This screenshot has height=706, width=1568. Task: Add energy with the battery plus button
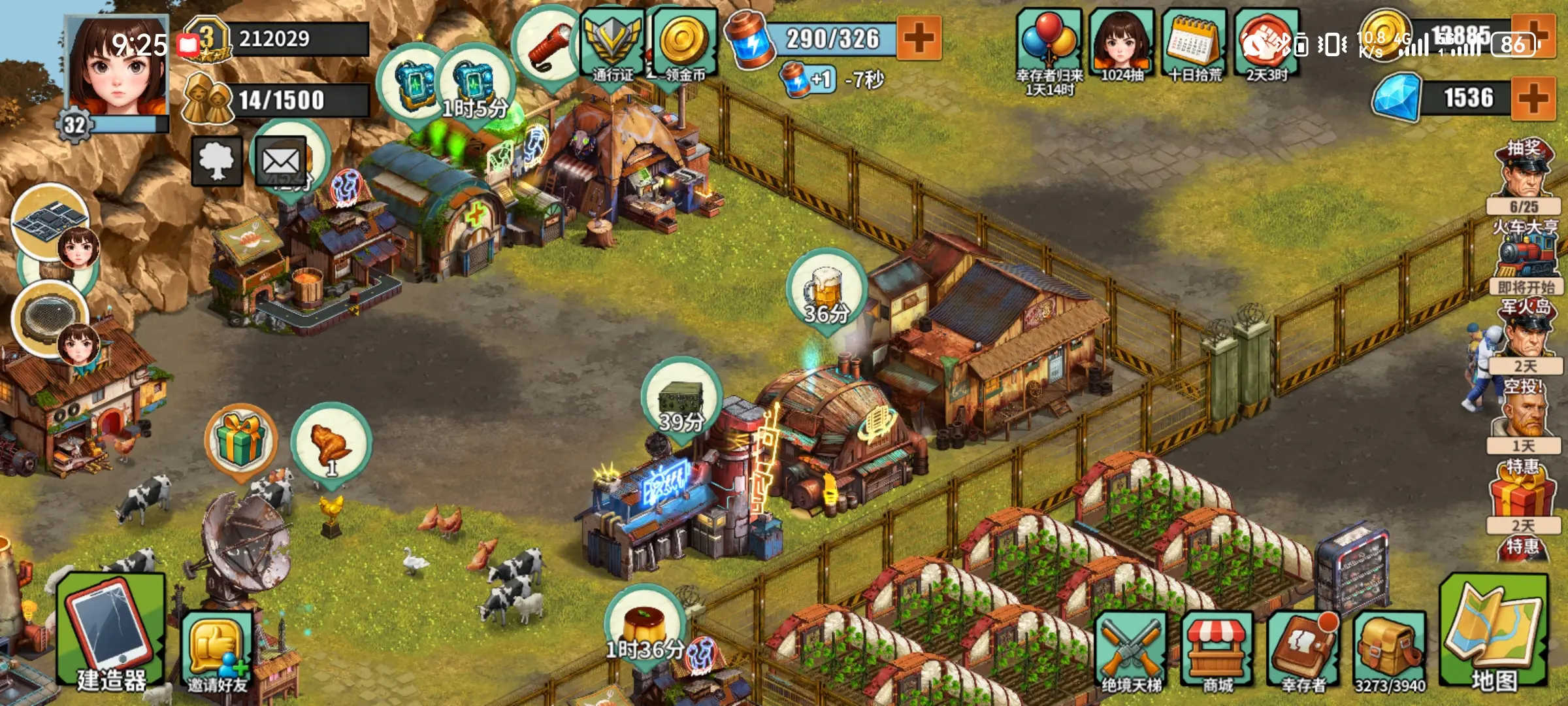919,38
